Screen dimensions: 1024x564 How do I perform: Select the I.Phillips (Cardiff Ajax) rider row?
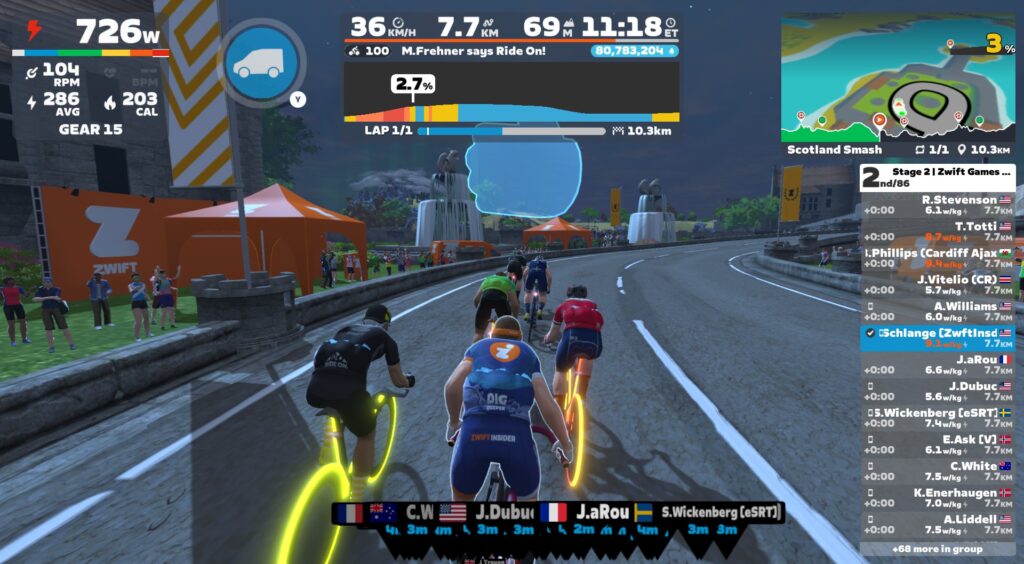pyautogui.click(x=938, y=258)
